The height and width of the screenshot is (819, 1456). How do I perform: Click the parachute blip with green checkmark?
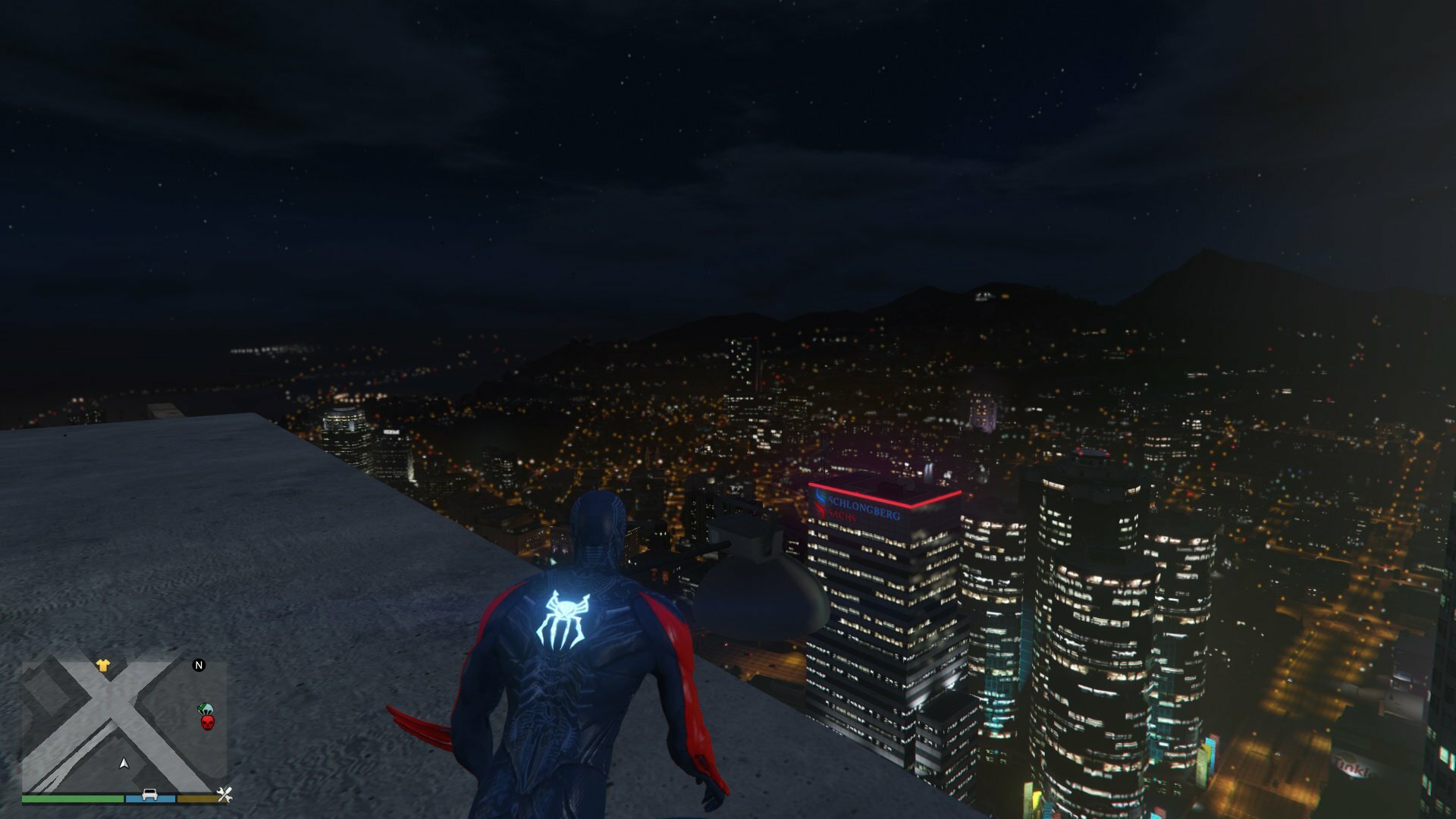[x=205, y=710]
